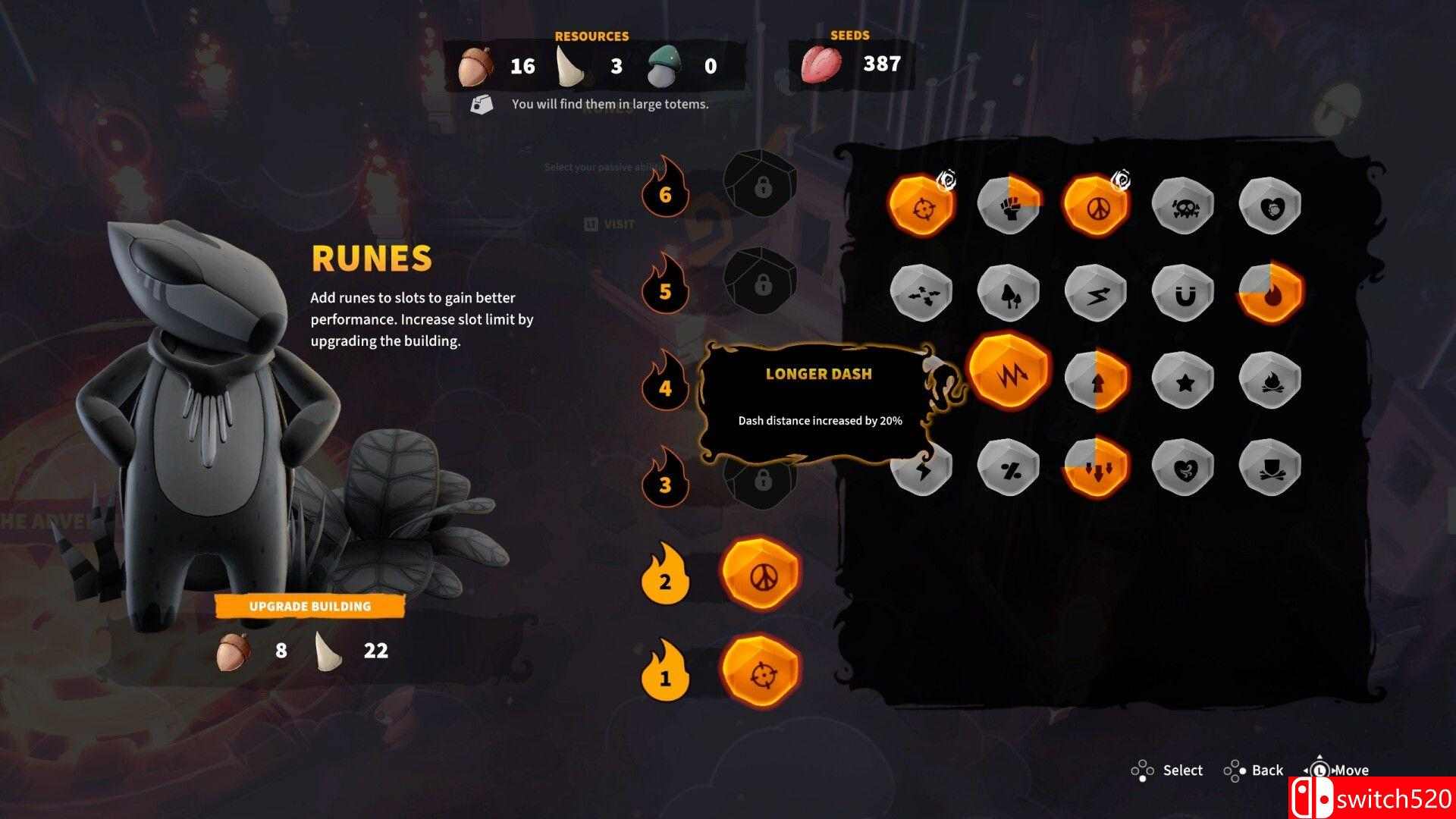Choose the magnet rune's neighbour, the partly orange flame rune
The image size is (1456, 819).
(x=1269, y=293)
